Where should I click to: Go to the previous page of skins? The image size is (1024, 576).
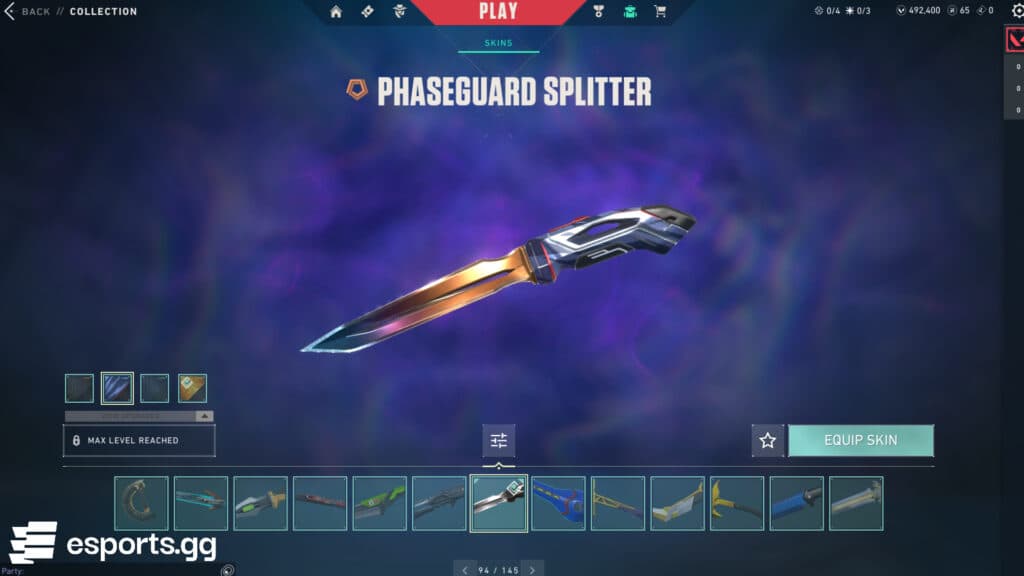coord(464,570)
